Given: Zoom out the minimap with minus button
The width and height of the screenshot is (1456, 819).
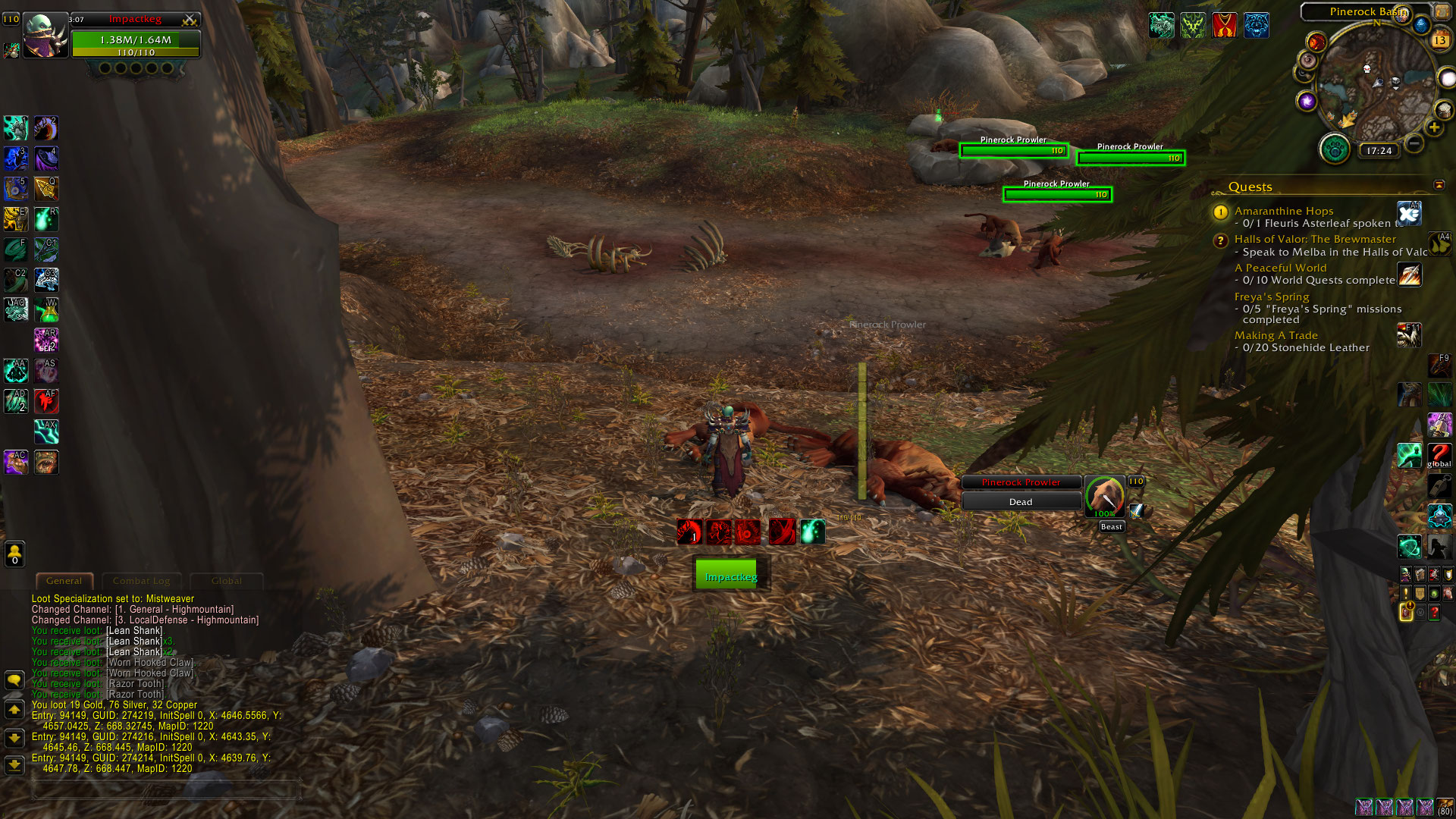Looking at the screenshot, I should tap(1414, 143).
